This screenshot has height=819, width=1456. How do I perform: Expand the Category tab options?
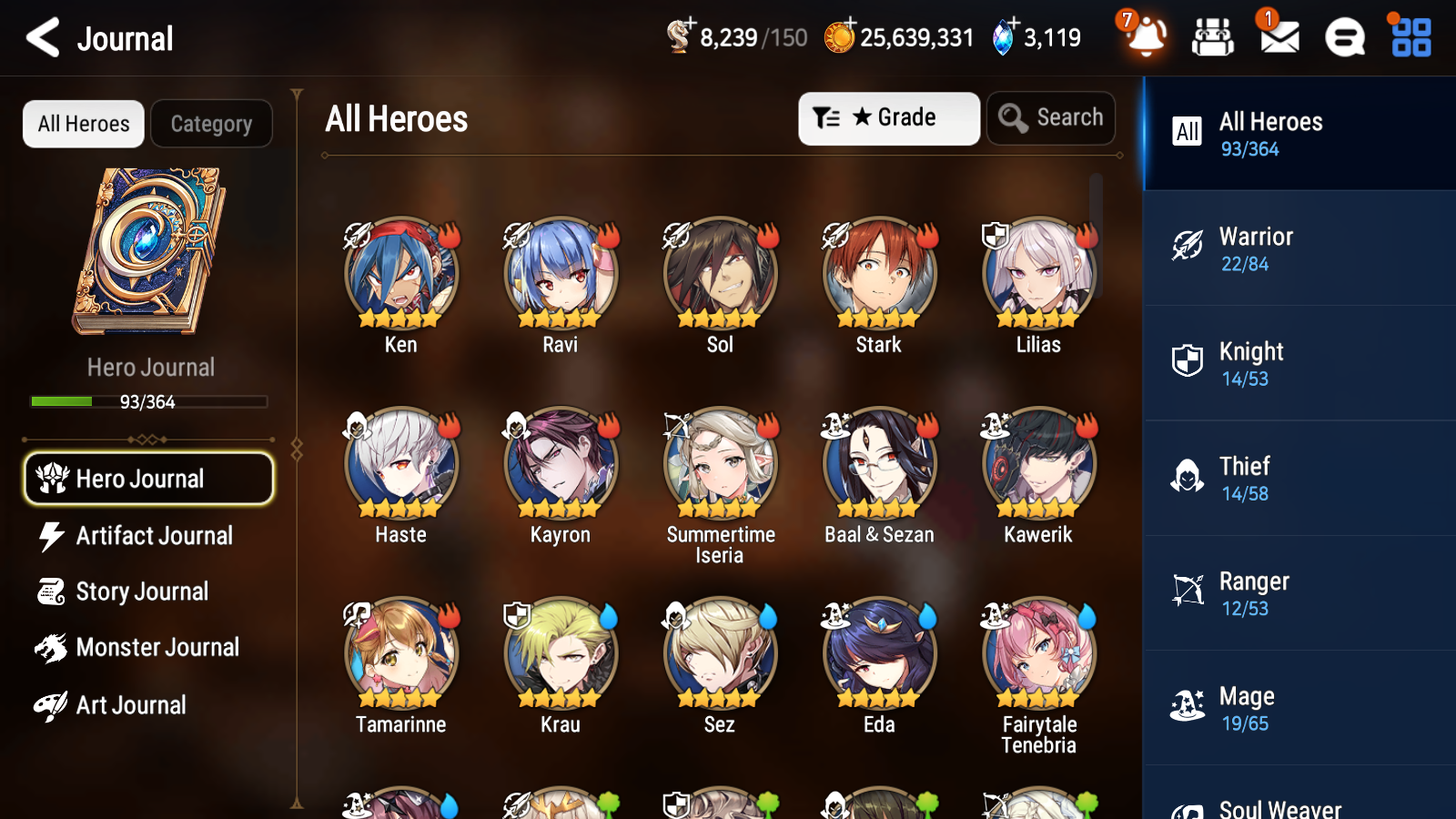(x=211, y=124)
